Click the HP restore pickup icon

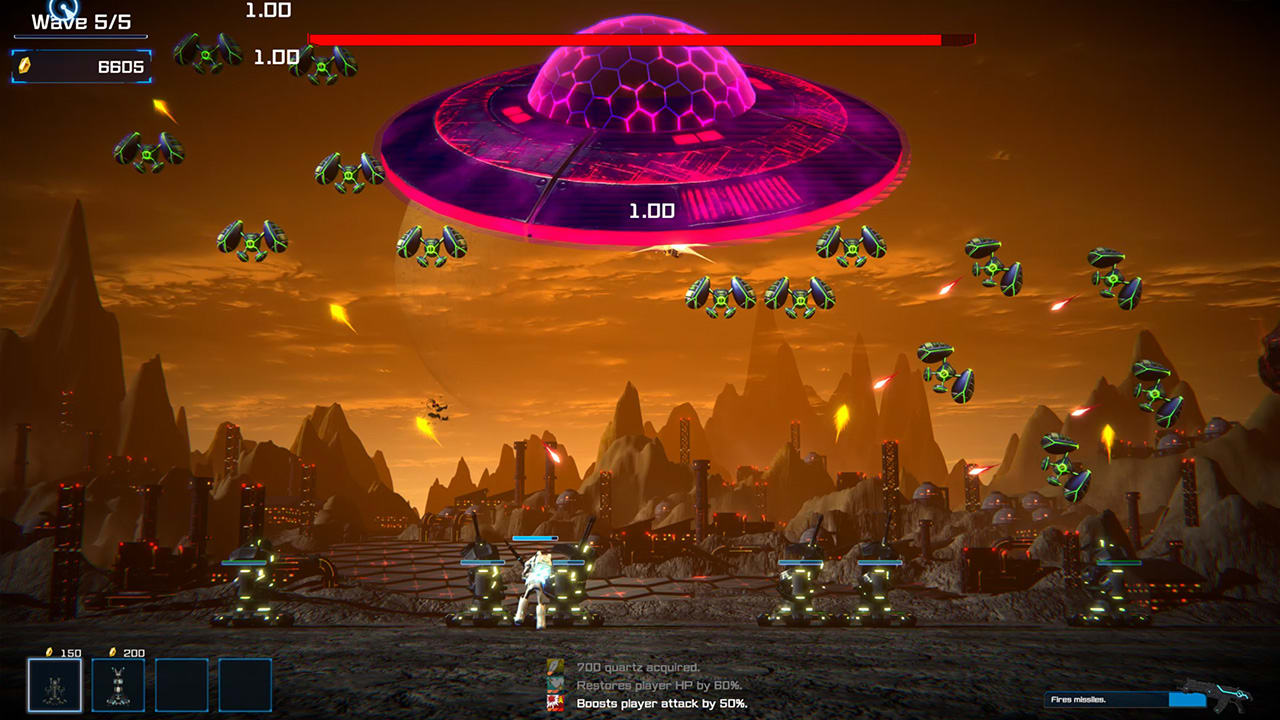[554, 685]
